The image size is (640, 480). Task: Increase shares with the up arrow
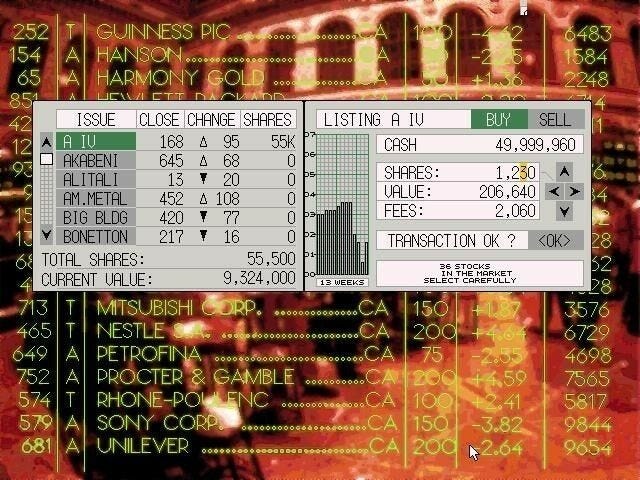click(x=564, y=171)
